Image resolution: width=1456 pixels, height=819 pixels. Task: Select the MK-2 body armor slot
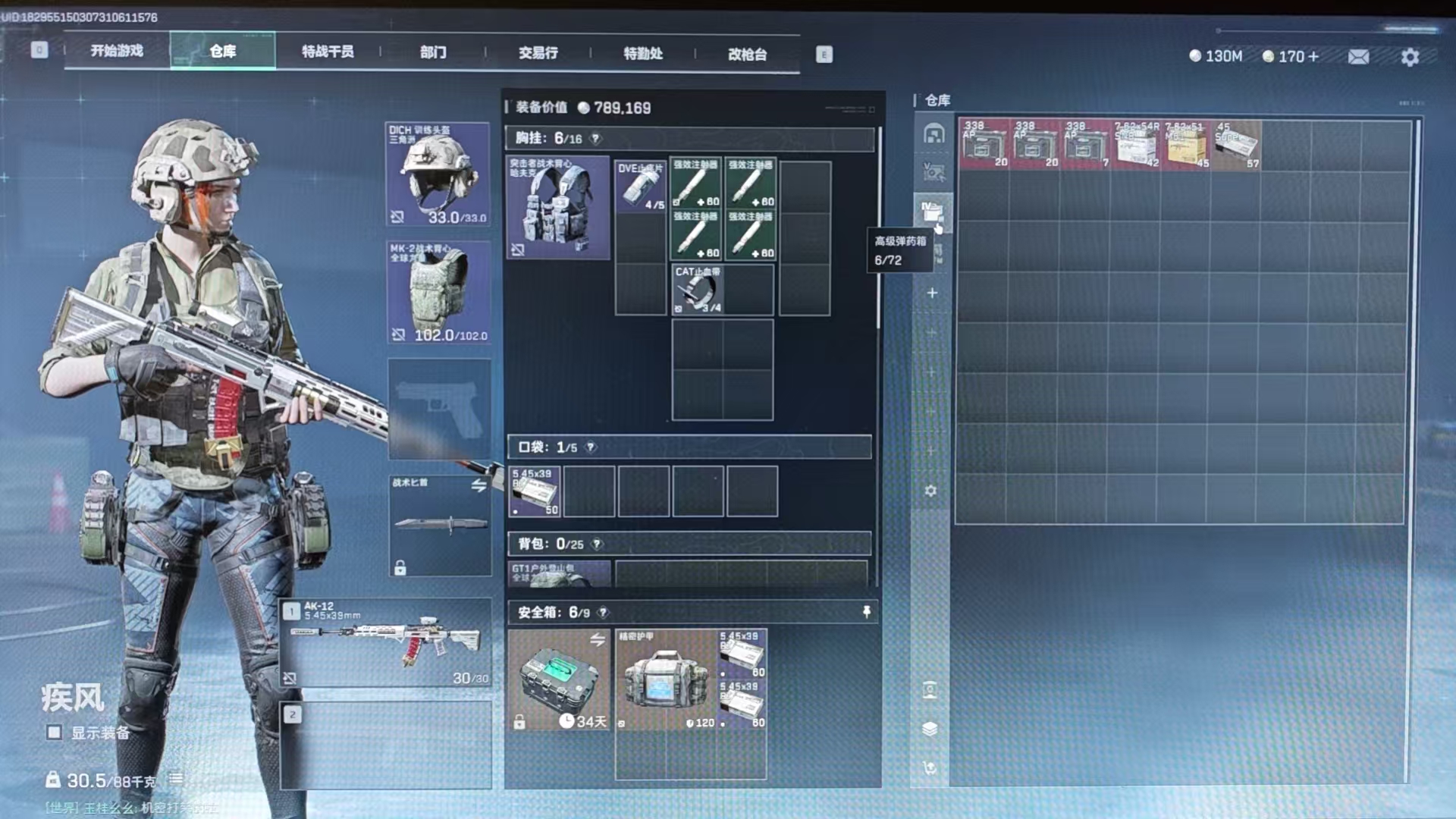[x=438, y=293]
